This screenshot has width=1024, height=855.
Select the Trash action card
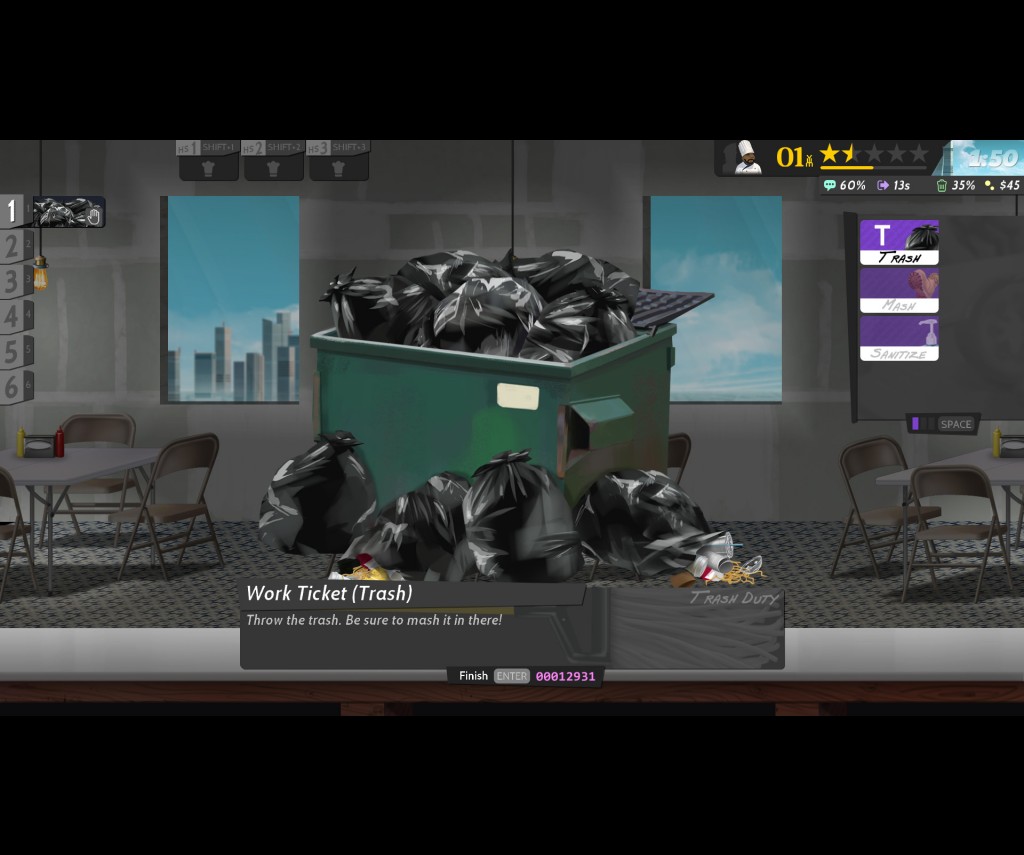(x=899, y=242)
